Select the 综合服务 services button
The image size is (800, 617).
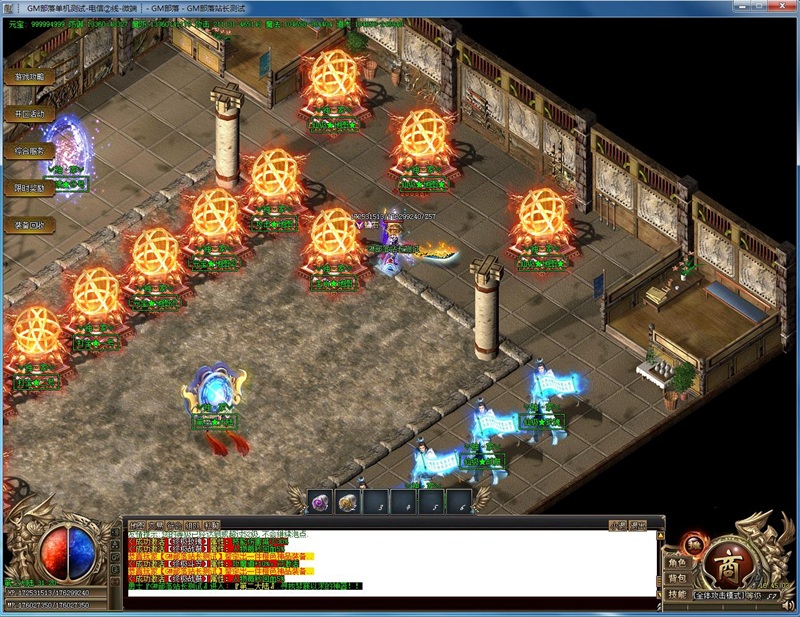coord(29,151)
